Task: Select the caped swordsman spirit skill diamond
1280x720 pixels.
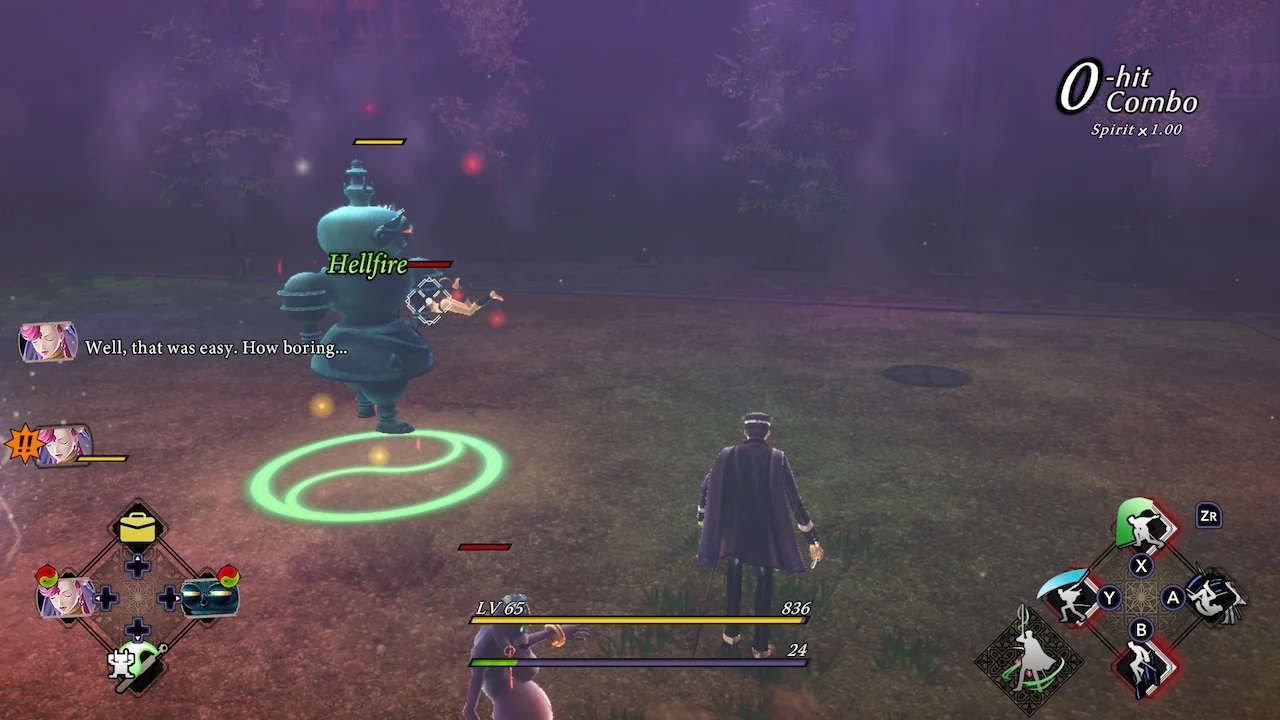Action: pyautogui.click(x=1030, y=660)
